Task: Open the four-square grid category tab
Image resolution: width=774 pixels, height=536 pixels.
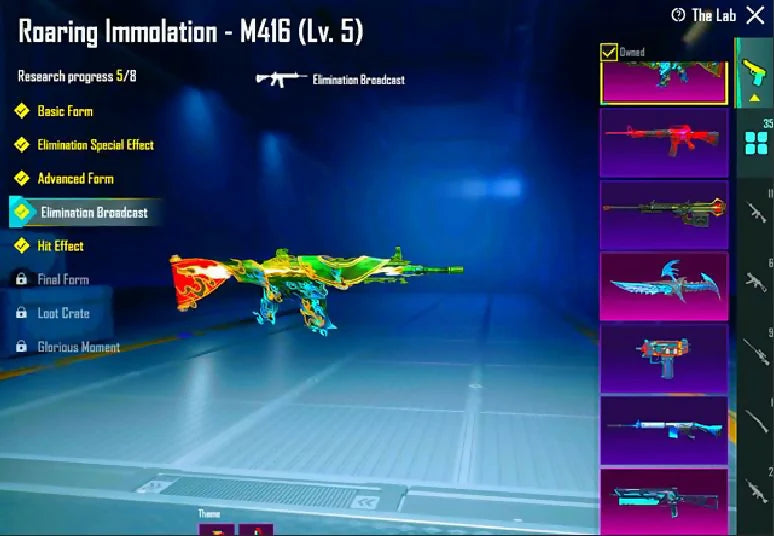Action: click(756, 142)
